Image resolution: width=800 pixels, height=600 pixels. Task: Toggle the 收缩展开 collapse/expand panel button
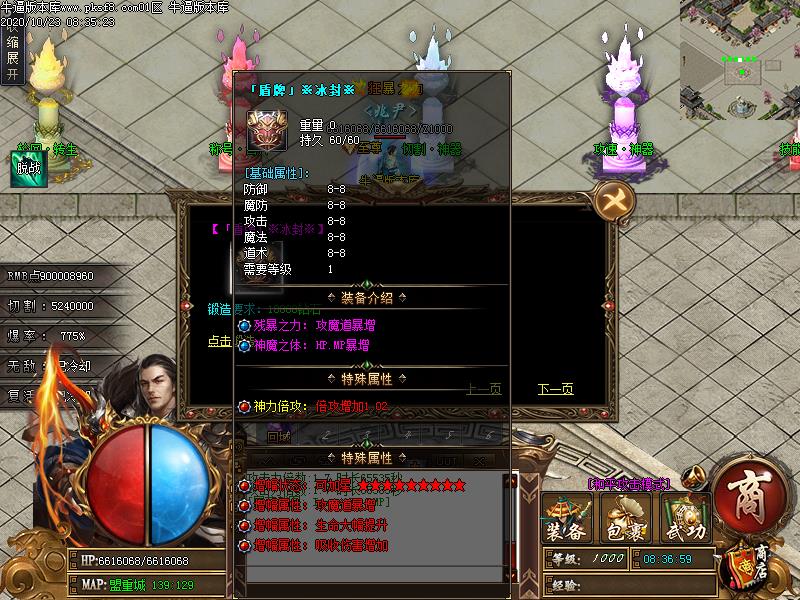tap(12, 44)
